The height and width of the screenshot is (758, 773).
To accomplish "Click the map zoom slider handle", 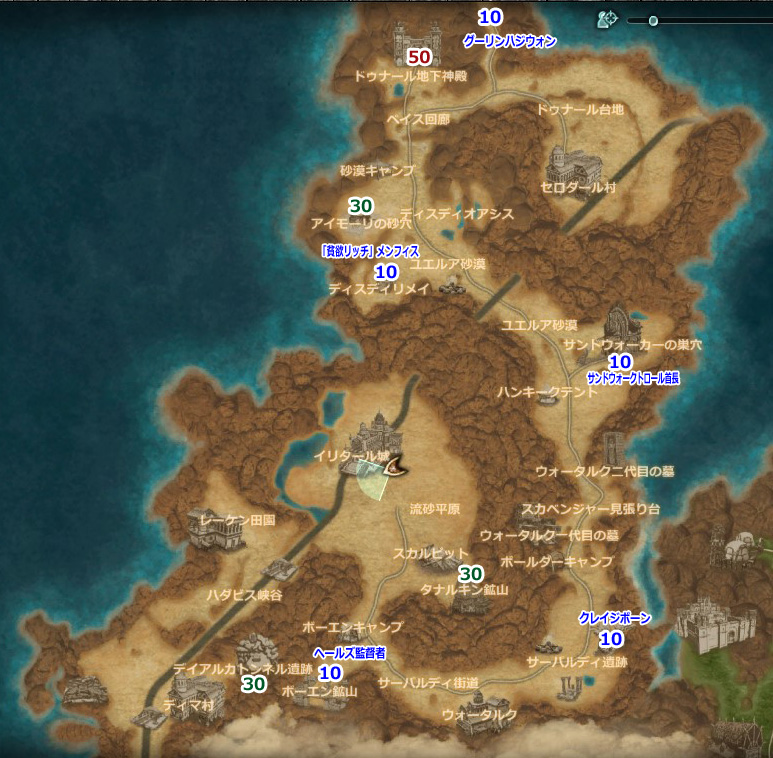I will point(653,20).
